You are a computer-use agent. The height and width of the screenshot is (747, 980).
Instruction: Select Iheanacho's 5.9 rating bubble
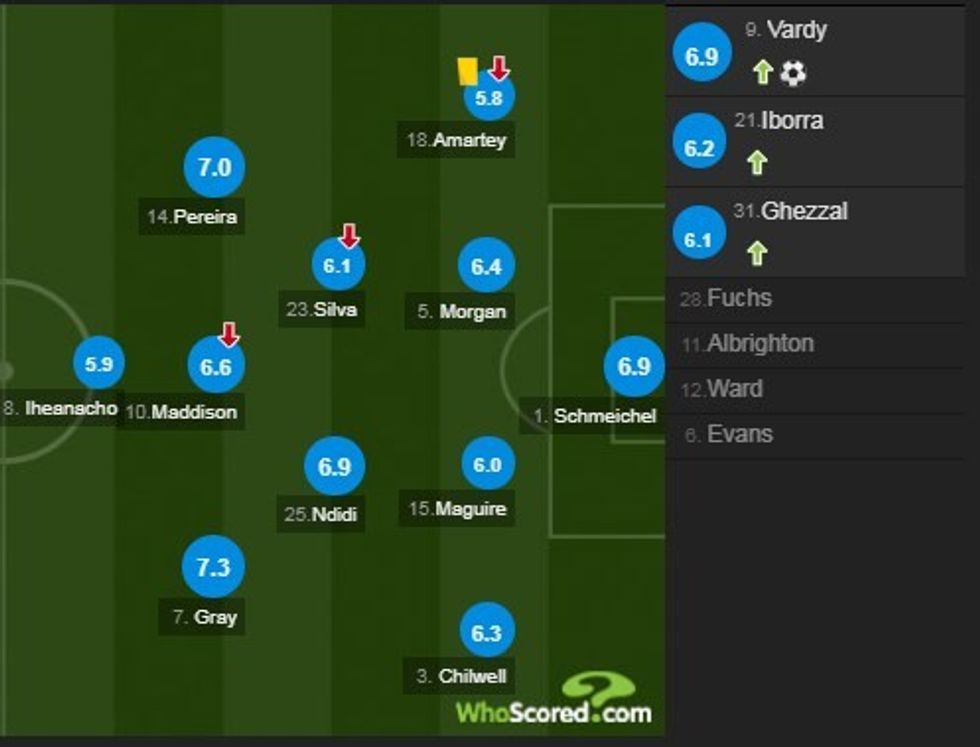point(98,365)
